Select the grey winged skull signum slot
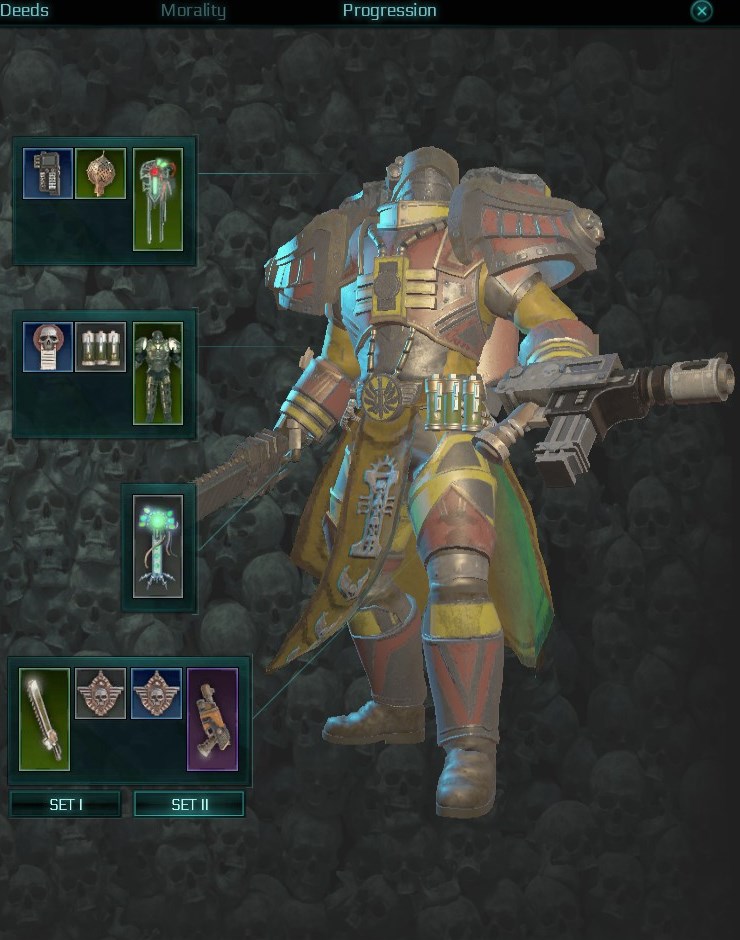Image resolution: width=740 pixels, height=940 pixels. pyautogui.click(x=100, y=694)
